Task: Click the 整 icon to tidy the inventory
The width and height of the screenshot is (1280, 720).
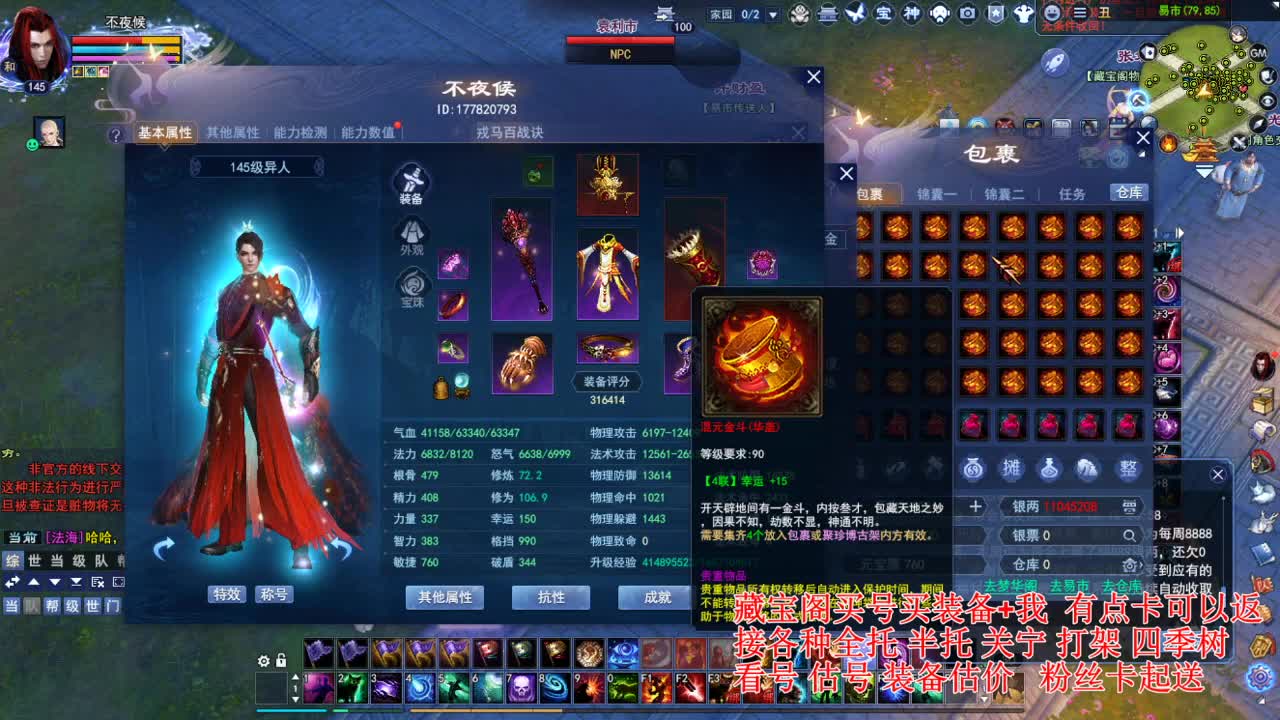Action: (1129, 470)
